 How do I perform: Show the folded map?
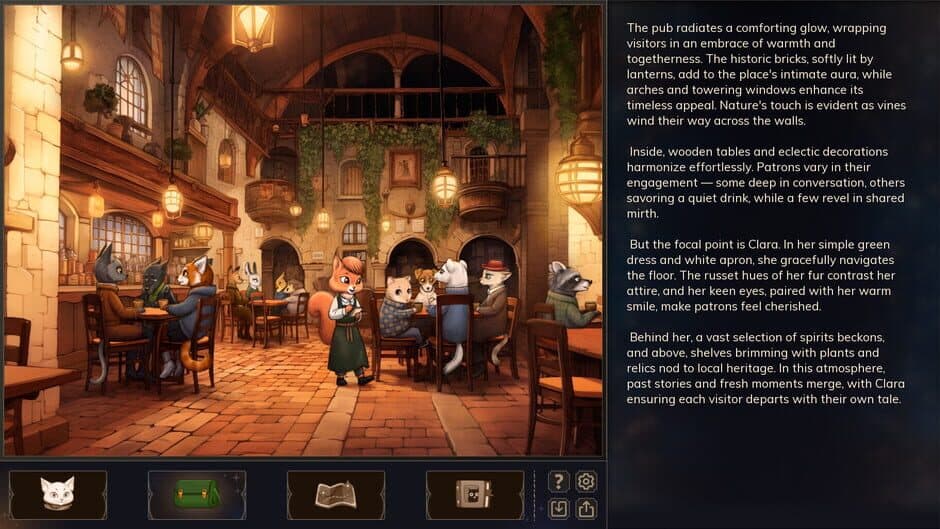(336, 495)
